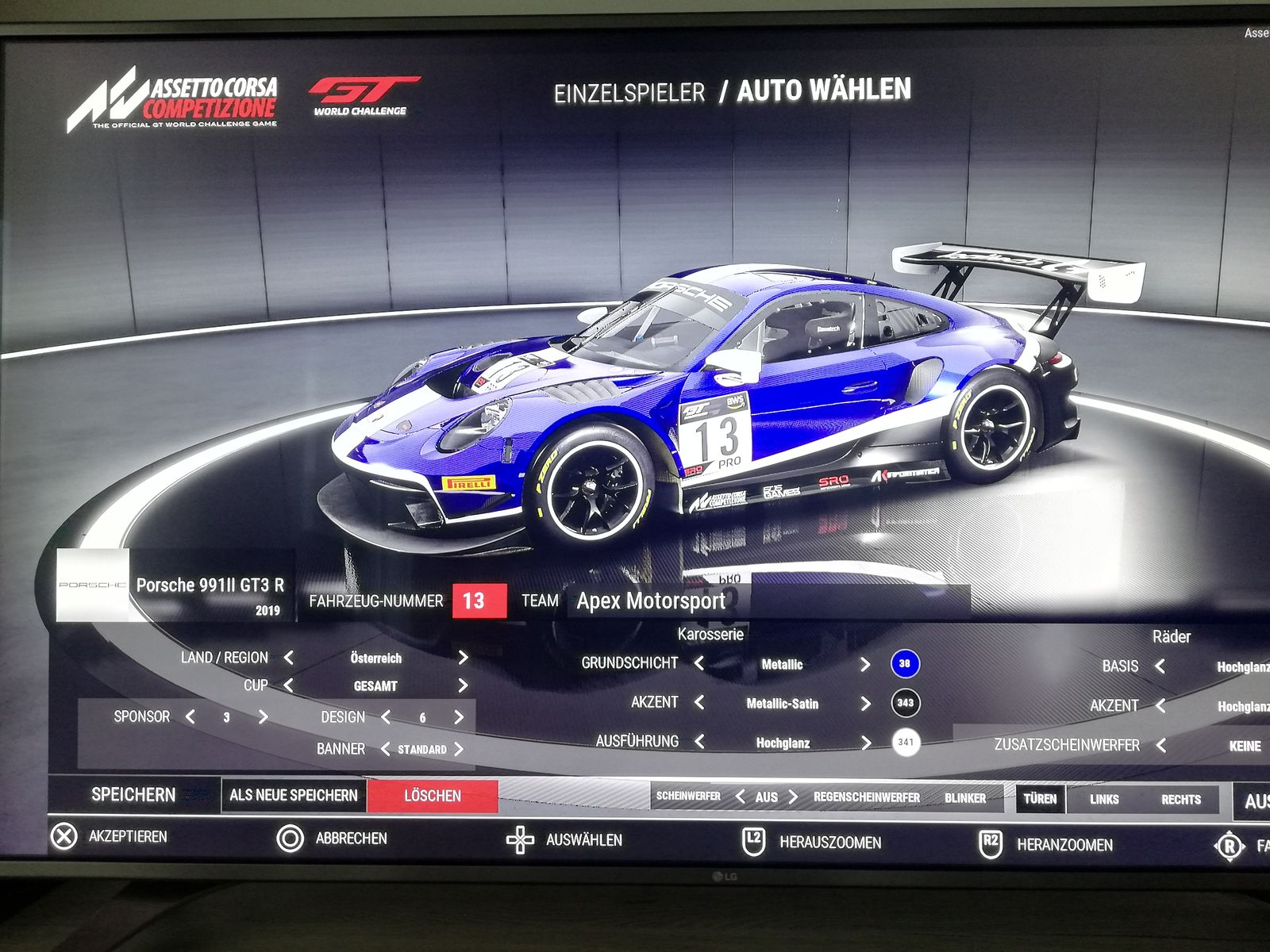Change Akzent Metallic-Satin to the previous finish
The width and height of the screenshot is (1270, 952).
pyautogui.click(x=699, y=703)
